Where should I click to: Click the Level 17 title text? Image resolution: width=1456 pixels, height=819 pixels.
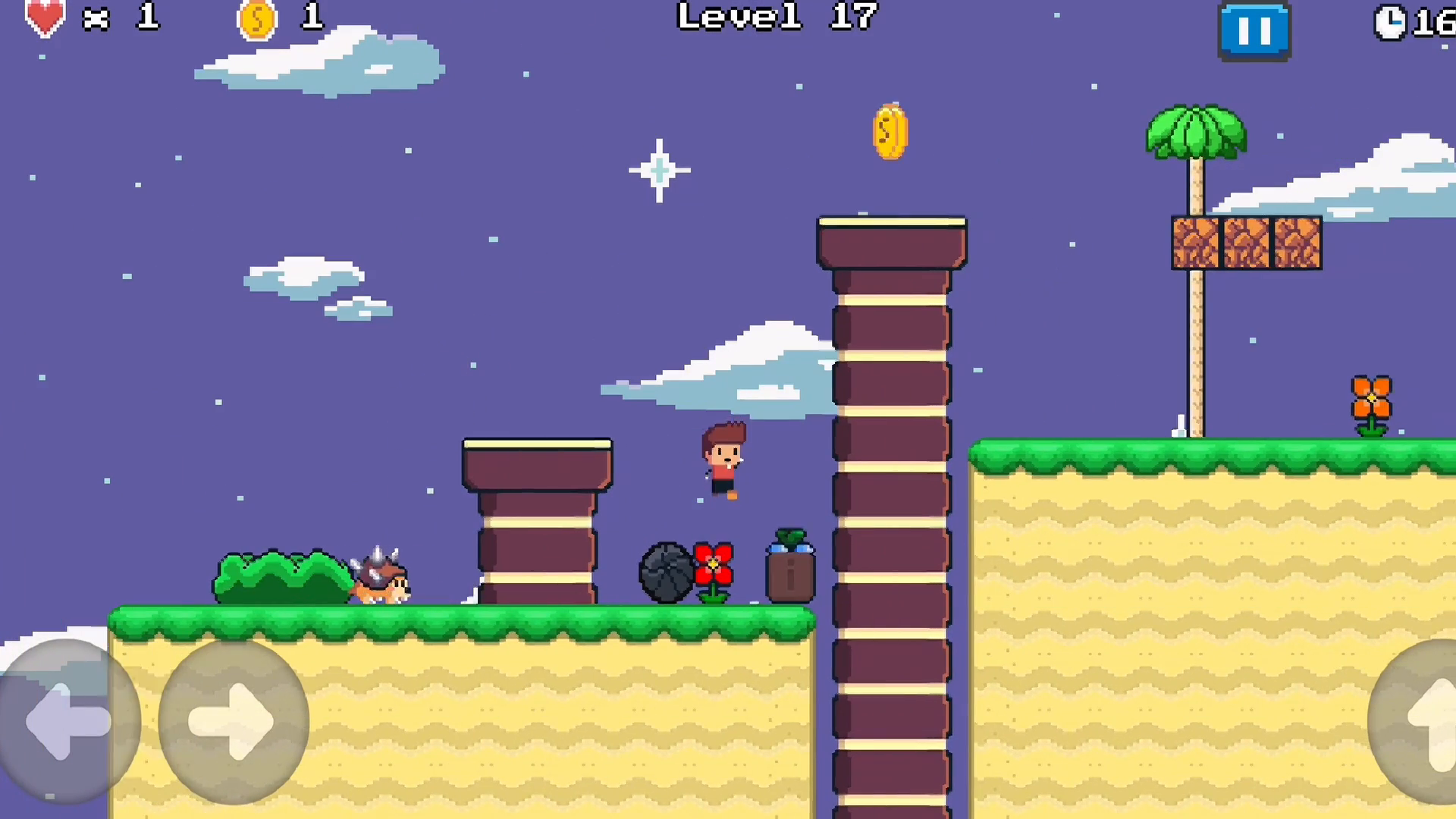777,17
